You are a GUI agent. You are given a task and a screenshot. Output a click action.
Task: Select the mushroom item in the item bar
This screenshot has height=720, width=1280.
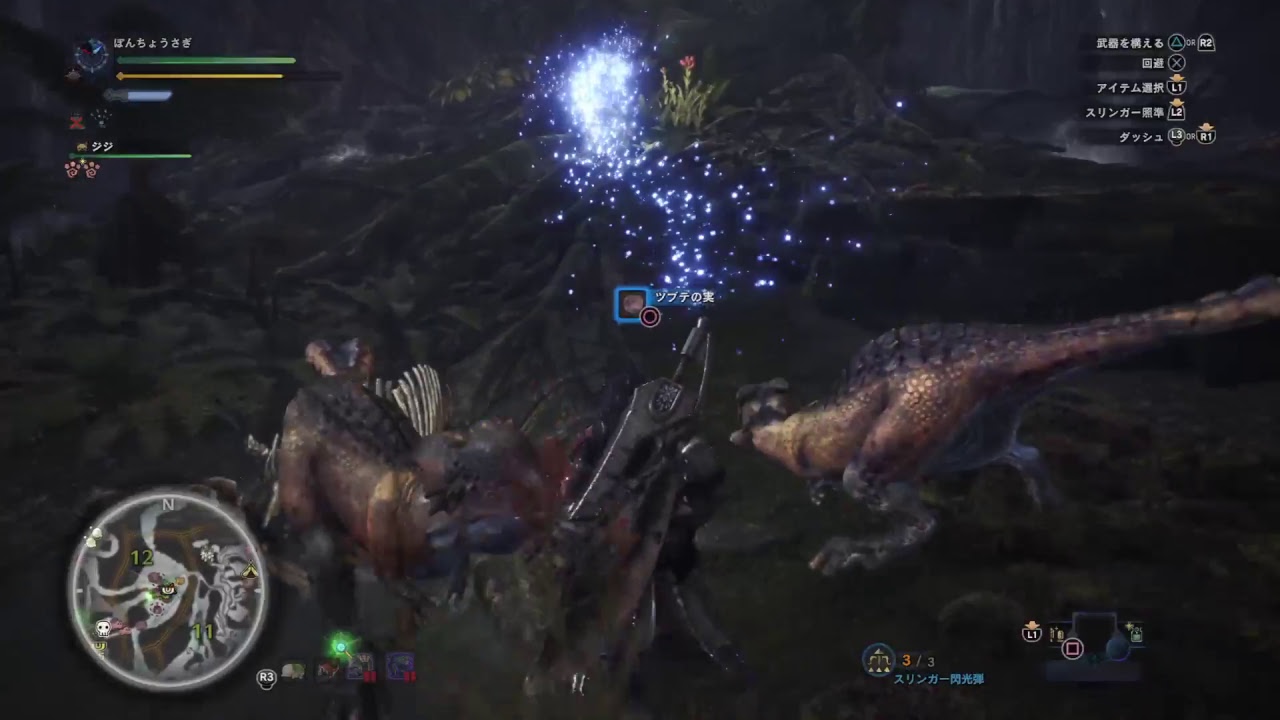point(292,670)
